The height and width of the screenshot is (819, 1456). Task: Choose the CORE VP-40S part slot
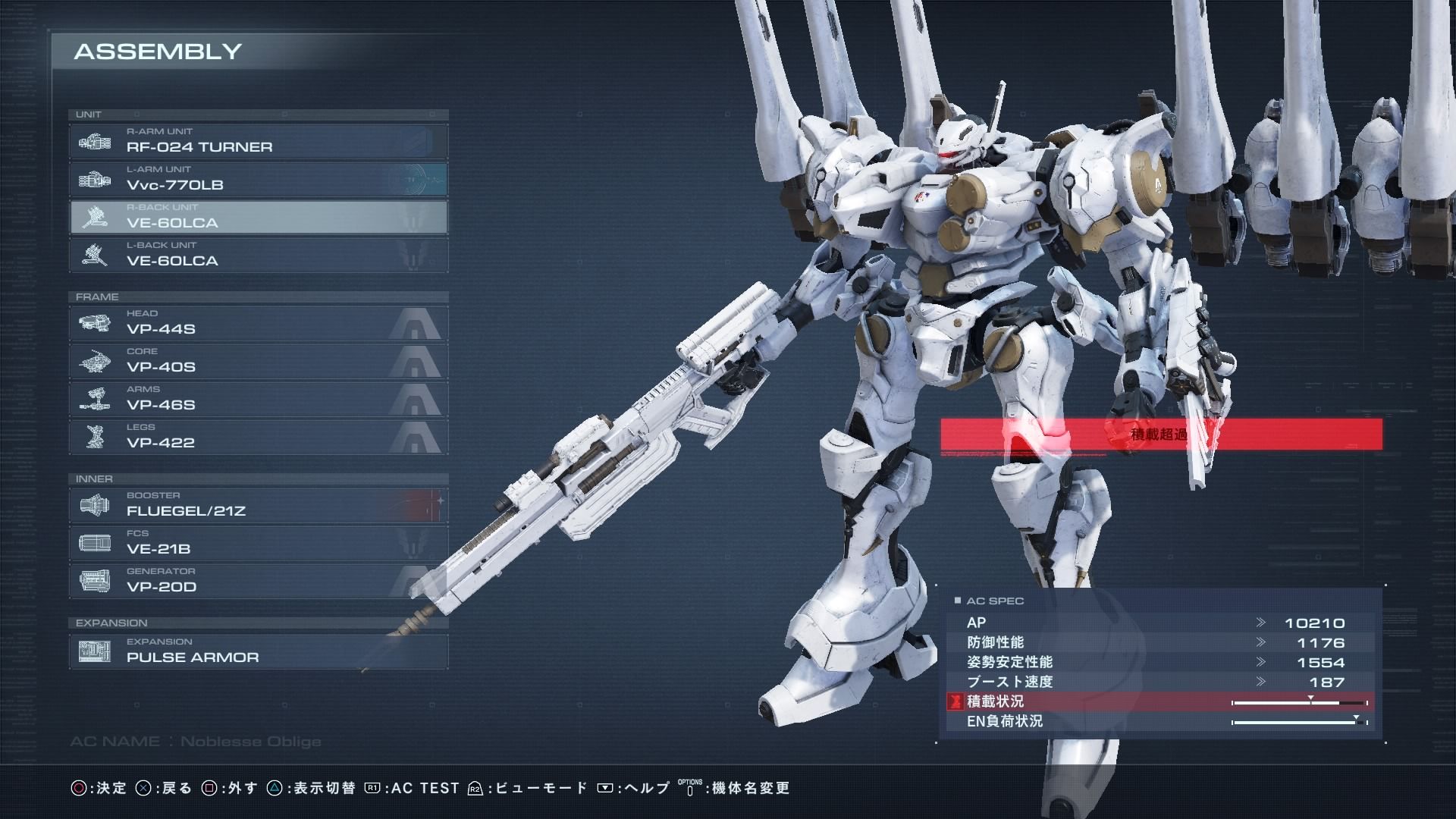[258, 361]
